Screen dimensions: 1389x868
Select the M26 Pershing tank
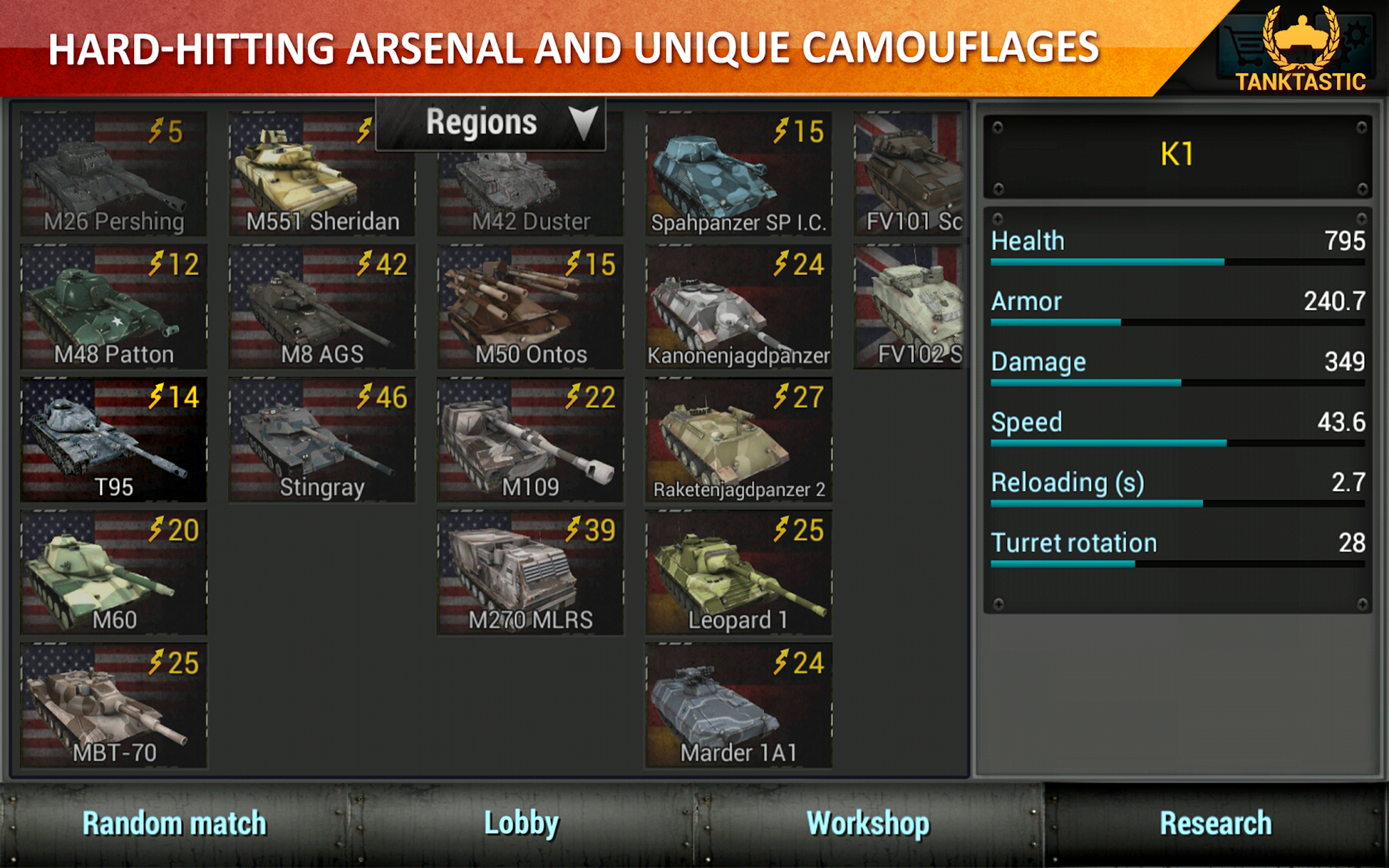tap(114, 175)
